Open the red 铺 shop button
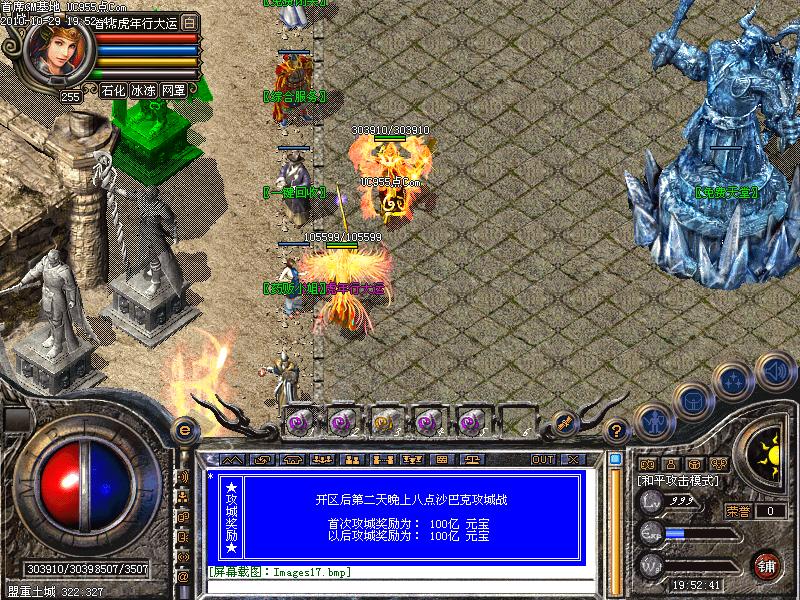Image resolution: width=800 pixels, height=600 pixels. coord(767,564)
